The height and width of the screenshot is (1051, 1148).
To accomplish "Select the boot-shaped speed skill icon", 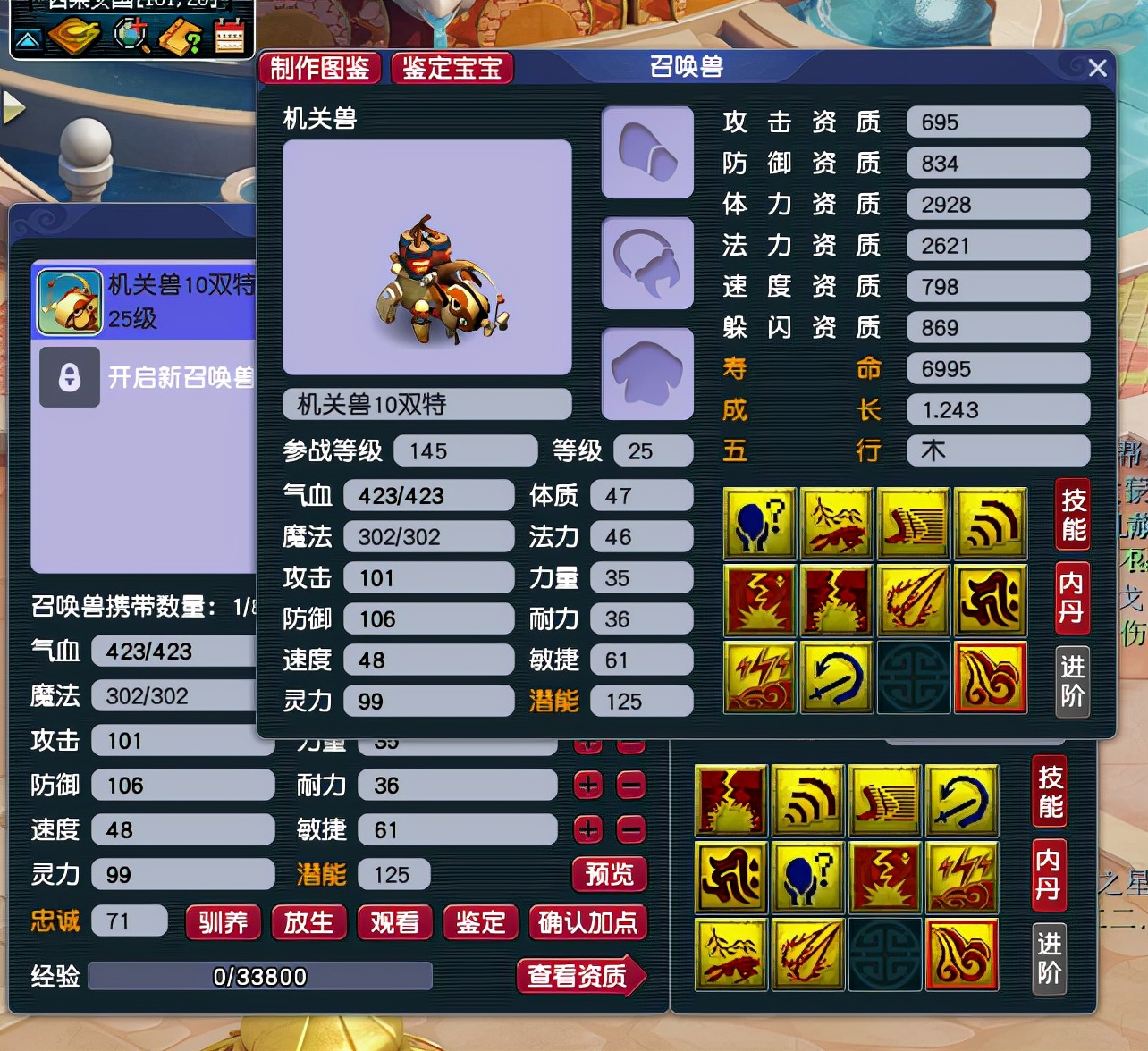I will (914, 523).
